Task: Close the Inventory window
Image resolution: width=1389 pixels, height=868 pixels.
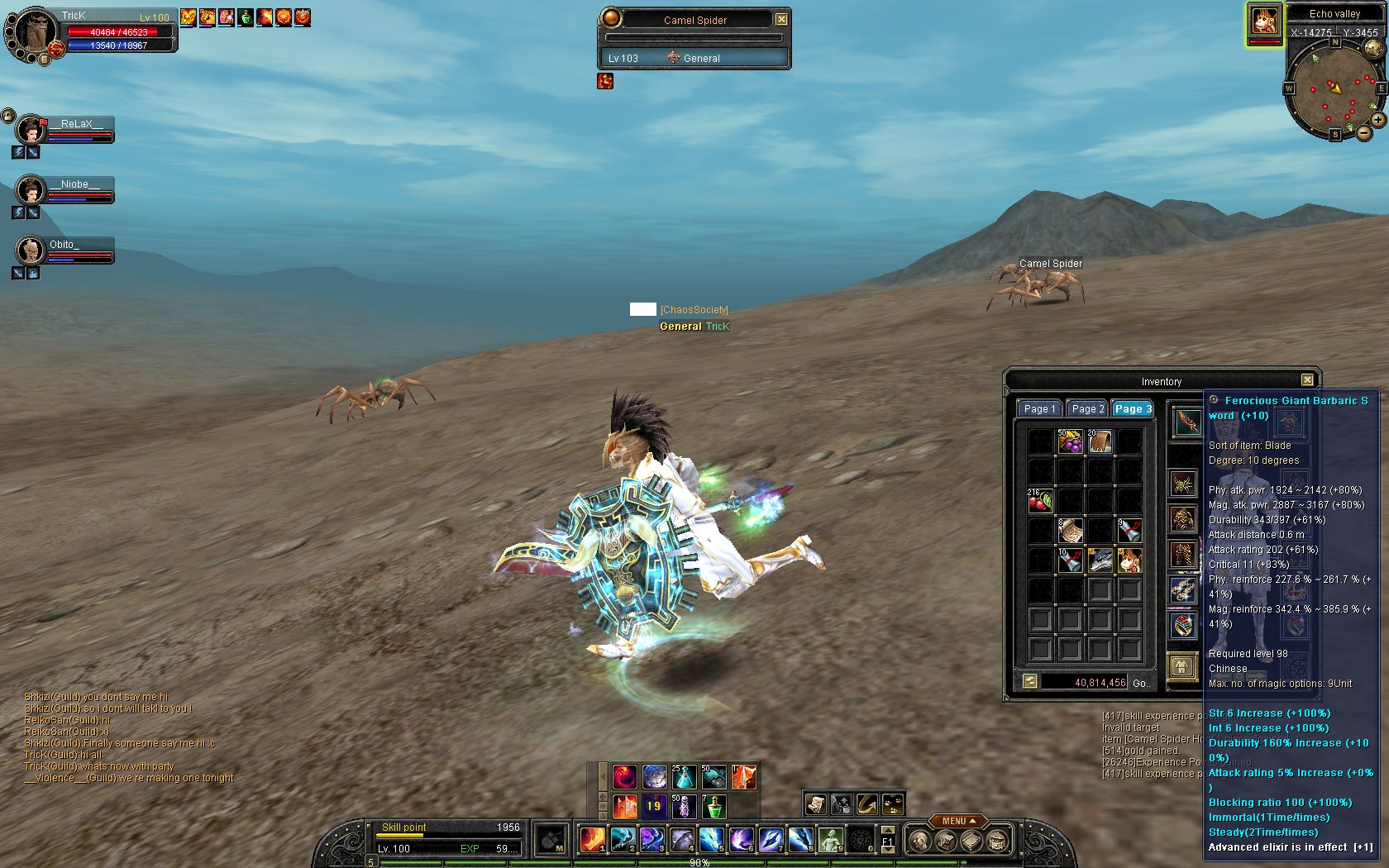Action: [x=1307, y=380]
